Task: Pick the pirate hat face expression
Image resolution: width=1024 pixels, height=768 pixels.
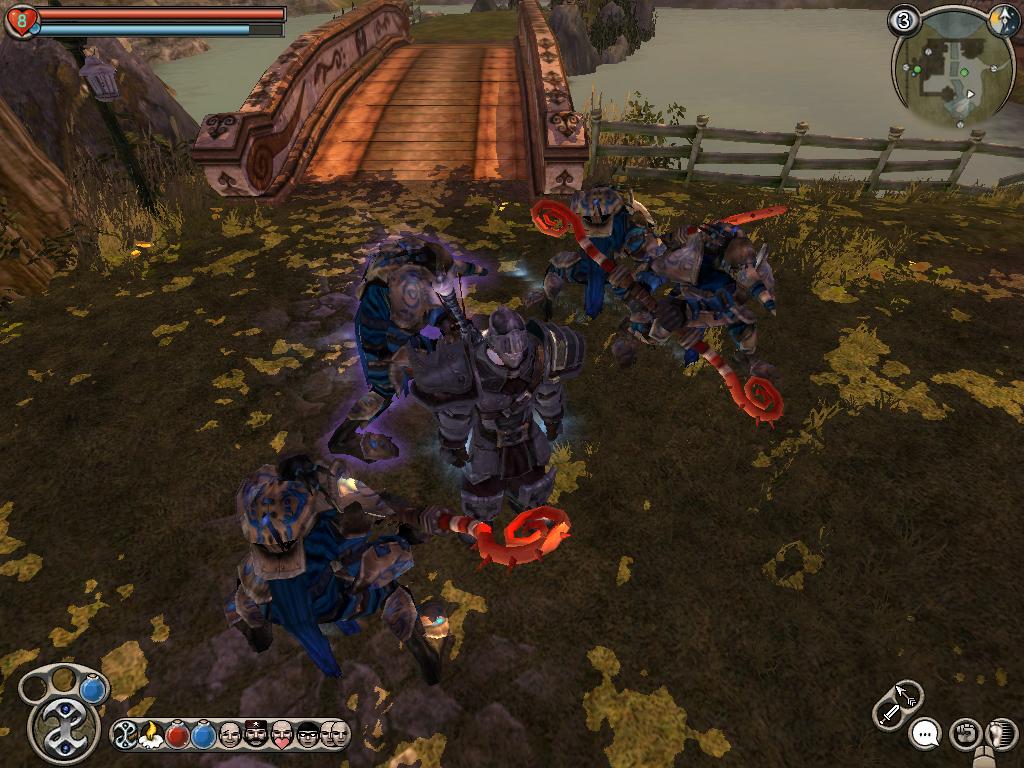Action: (x=256, y=736)
